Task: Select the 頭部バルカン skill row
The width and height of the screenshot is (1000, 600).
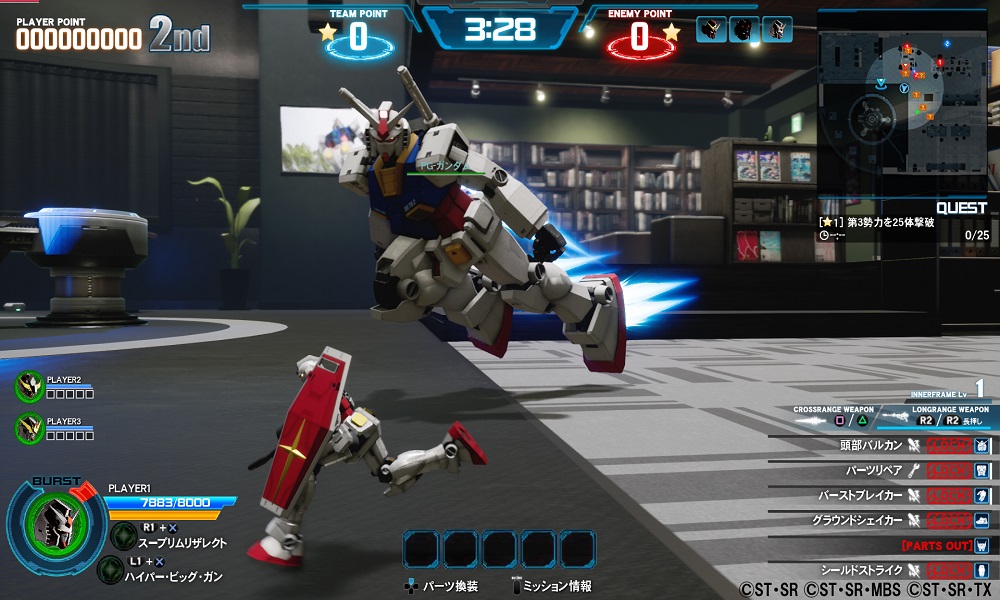Action: pos(880,445)
